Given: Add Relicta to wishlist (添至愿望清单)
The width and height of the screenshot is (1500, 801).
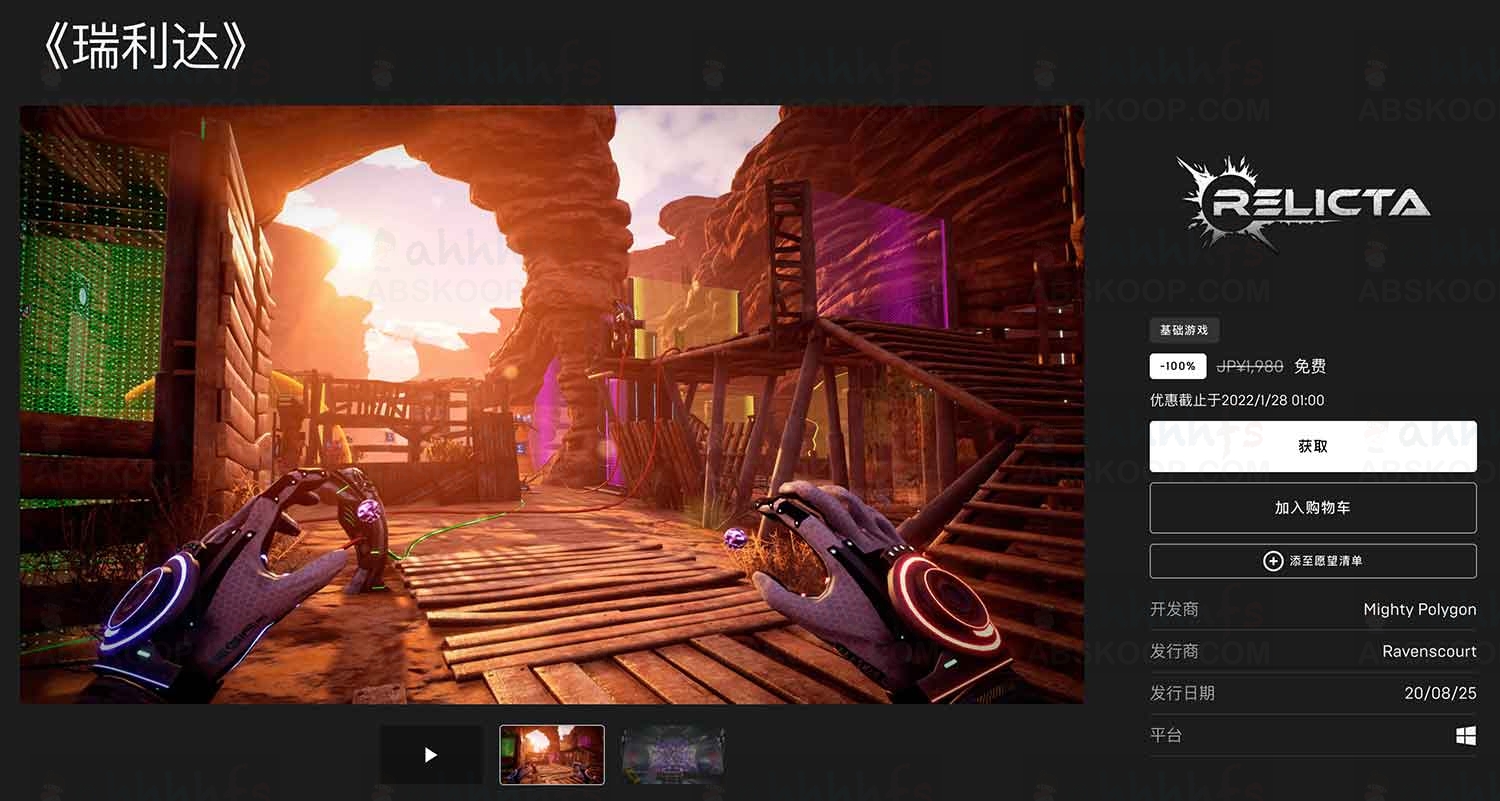Looking at the screenshot, I should pos(1312,561).
